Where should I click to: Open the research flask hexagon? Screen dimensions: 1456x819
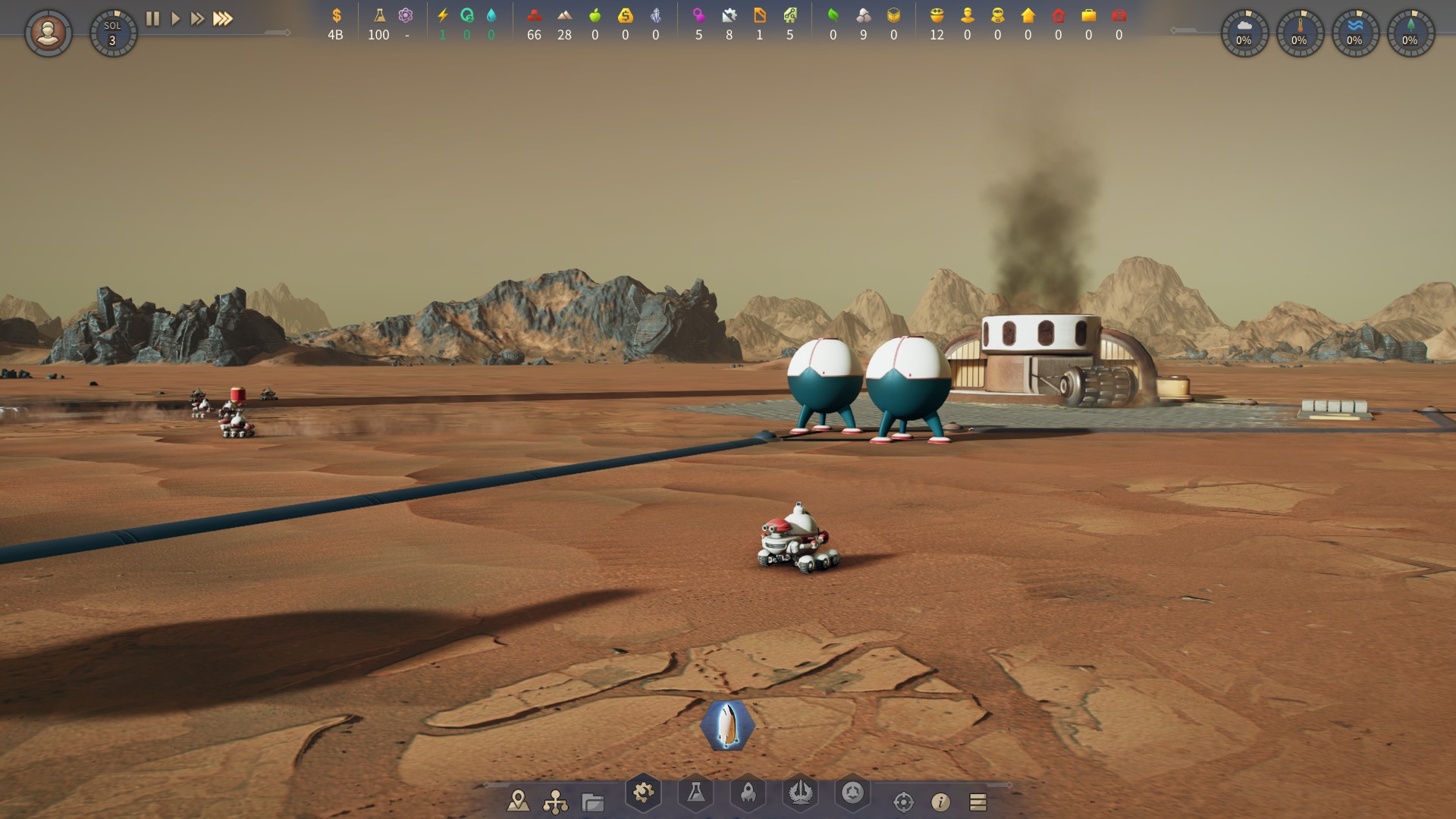(695, 793)
